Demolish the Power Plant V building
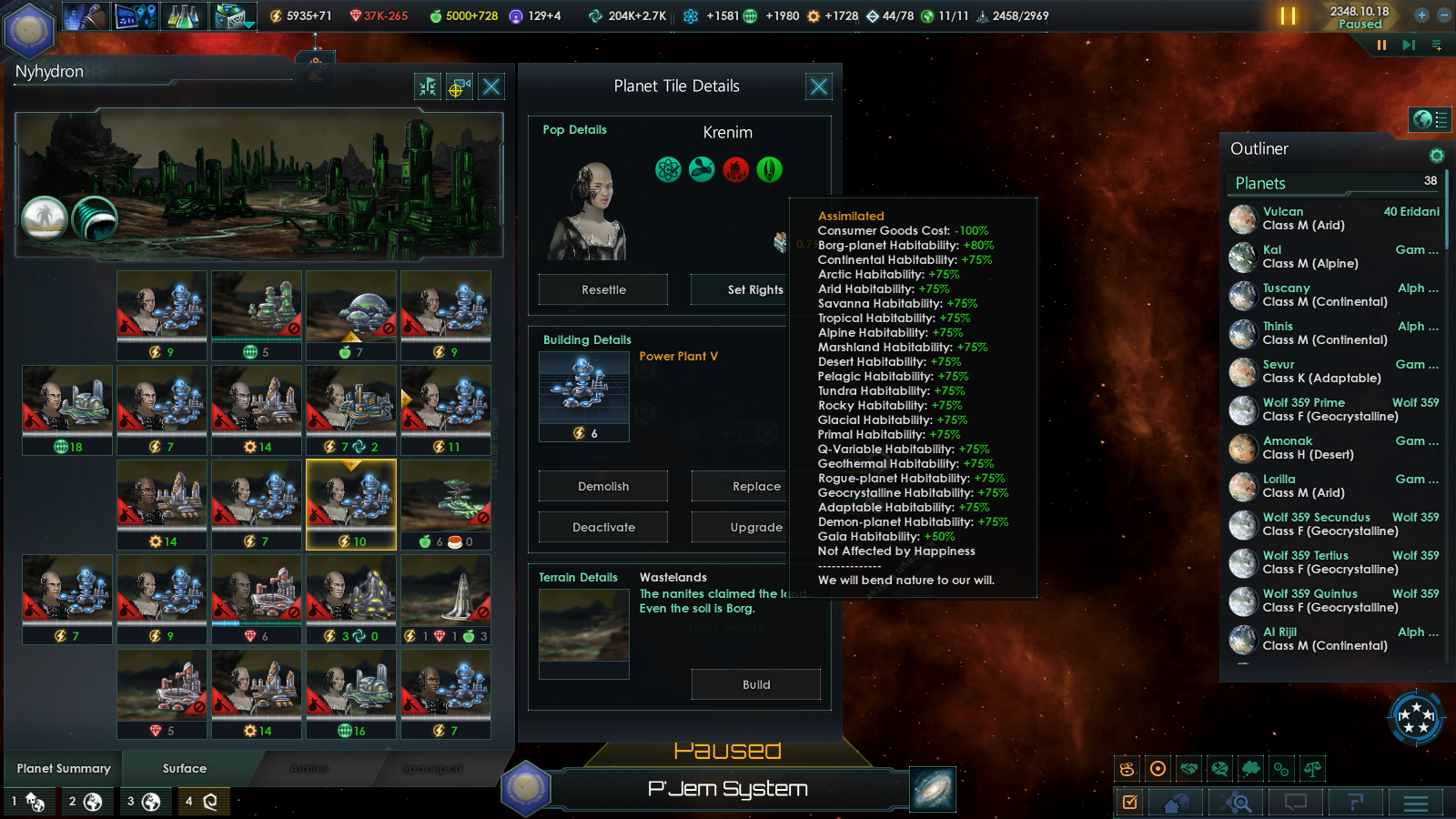The height and width of the screenshot is (819, 1456). 603,486
